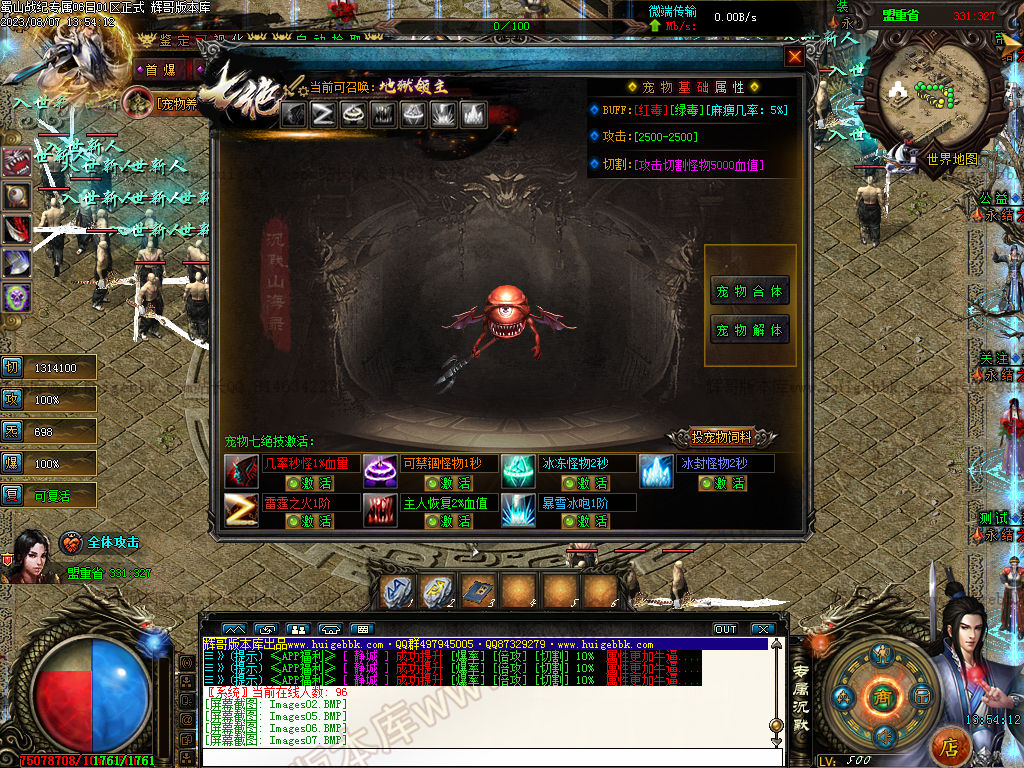1024x768 pixels.
Task: Select the green skull buff icon
Action: tap(16, 296)
